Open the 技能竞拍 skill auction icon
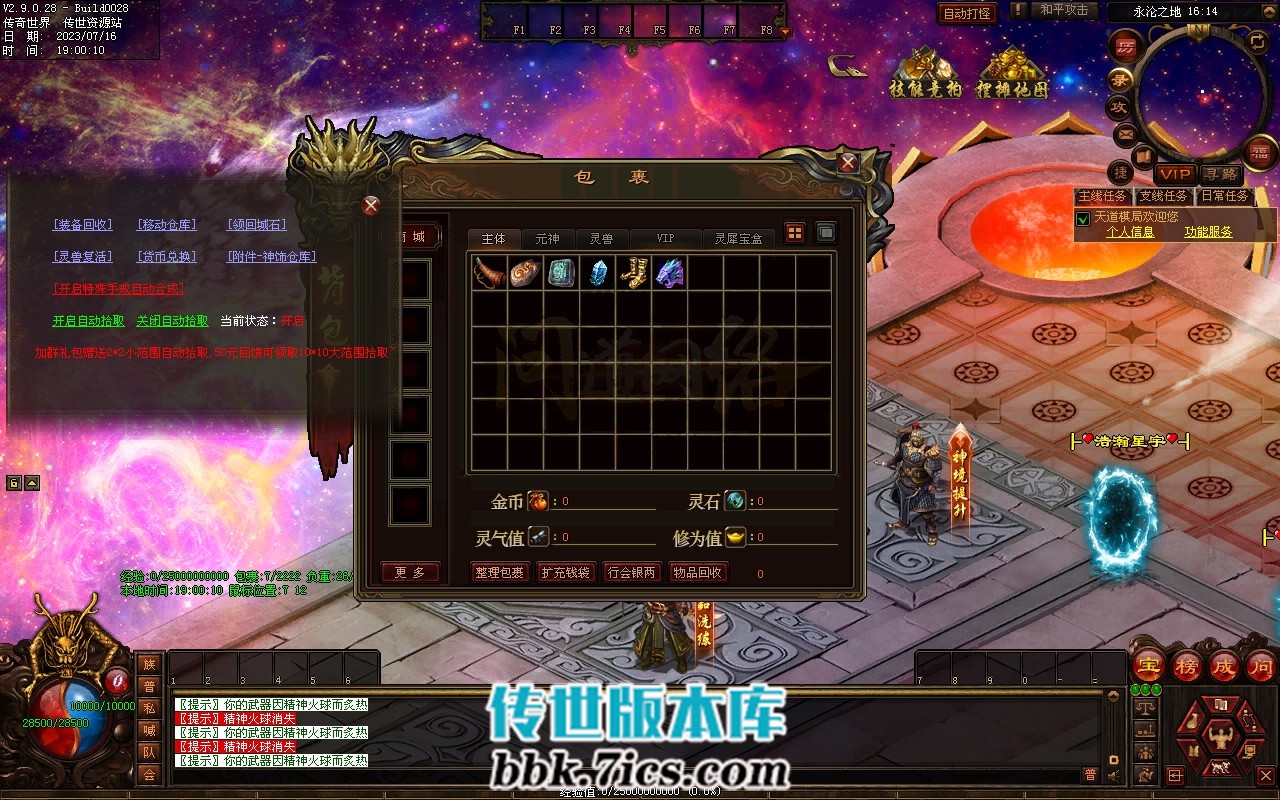Viewport: 1280px width, 800px height. 925,74
